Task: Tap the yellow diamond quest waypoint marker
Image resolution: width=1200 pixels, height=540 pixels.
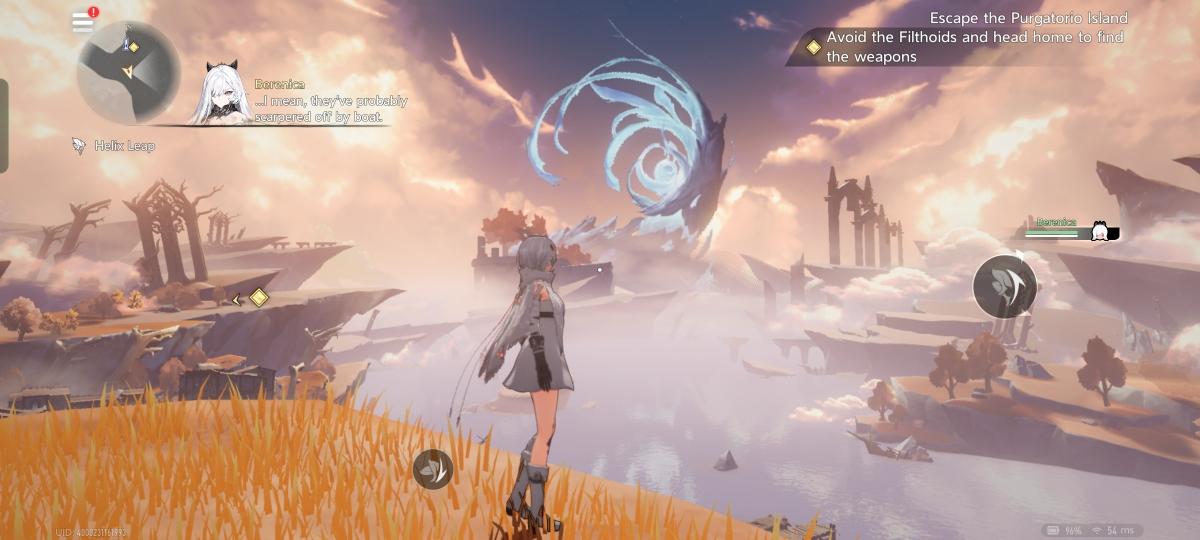Action: [x=258, y=298]
